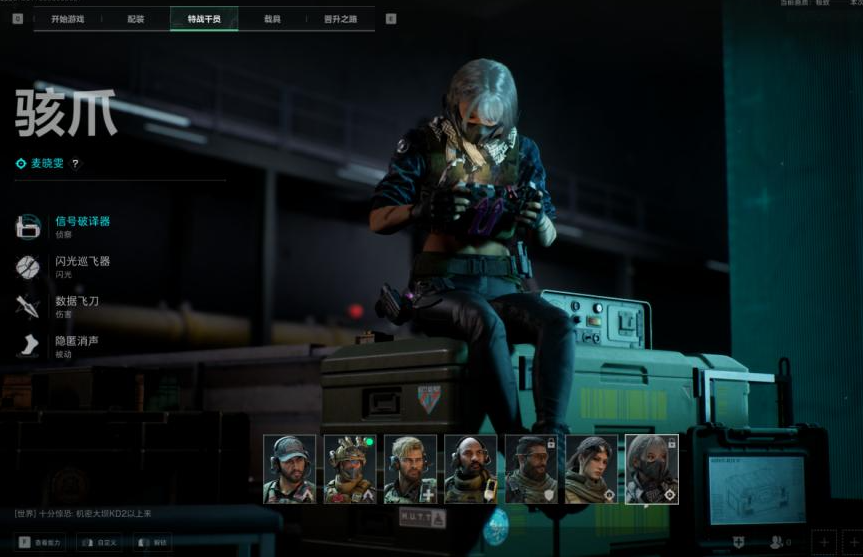This screenshot has width=863, height=557.
Task: Choose the operator with the green dot
Action: pos(350,469)
